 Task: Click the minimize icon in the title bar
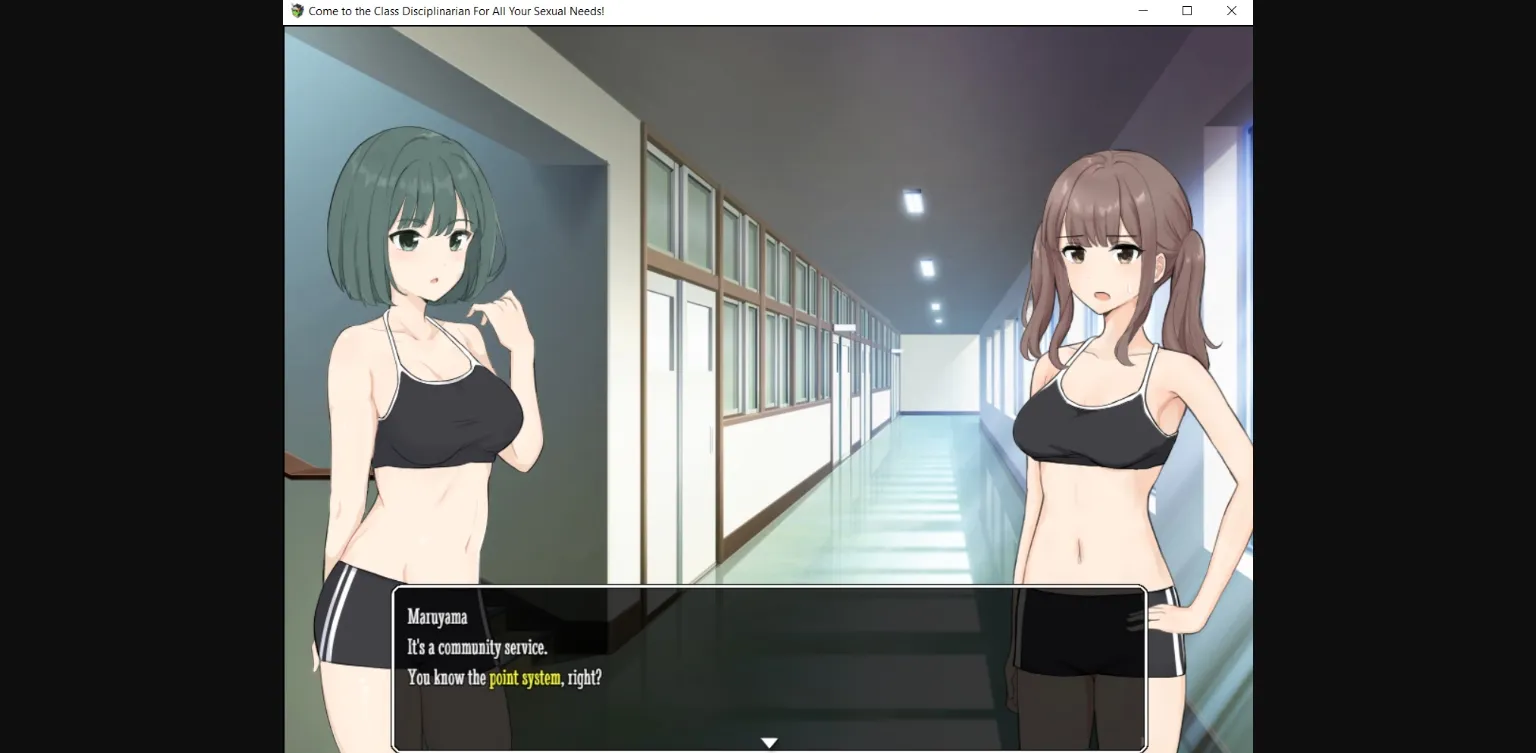pyautogui.click(x=1142, y=11)
